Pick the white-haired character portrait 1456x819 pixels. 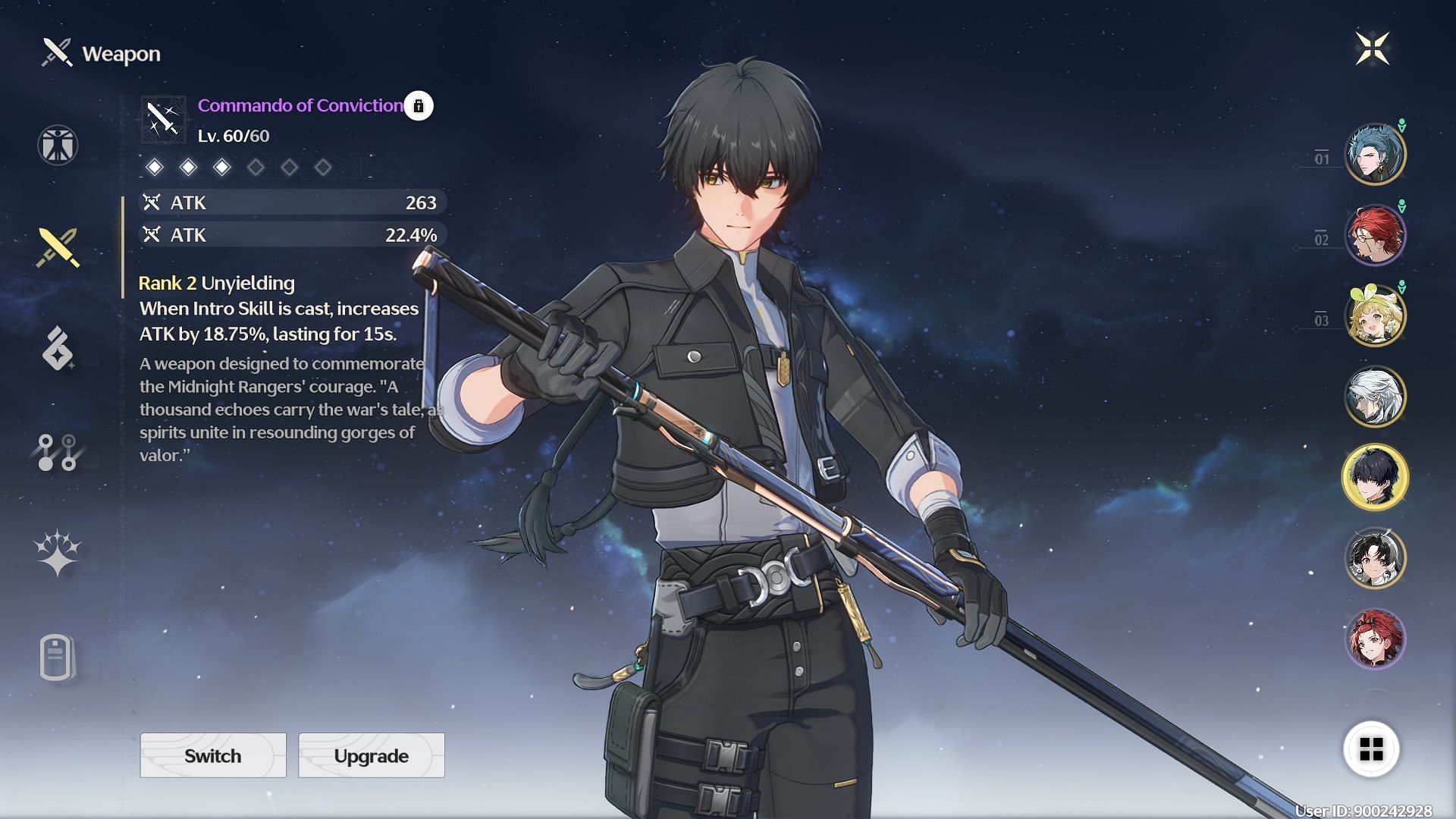(x=1375, y=397)
